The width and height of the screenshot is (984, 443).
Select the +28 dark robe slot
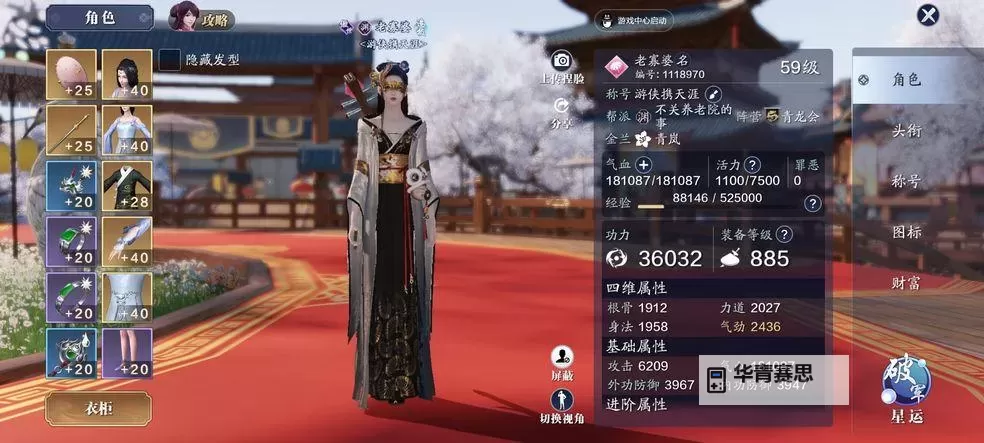127,186
